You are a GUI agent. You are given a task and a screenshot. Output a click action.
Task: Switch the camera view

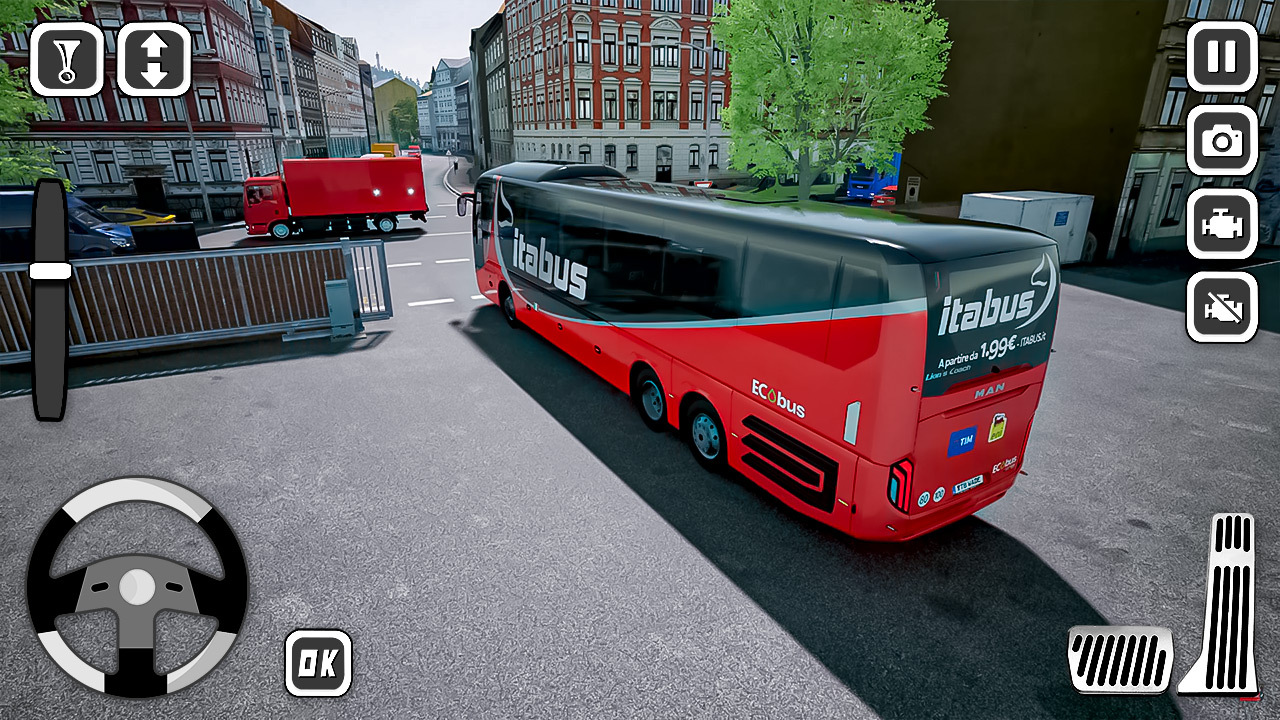coord(1221,140)
